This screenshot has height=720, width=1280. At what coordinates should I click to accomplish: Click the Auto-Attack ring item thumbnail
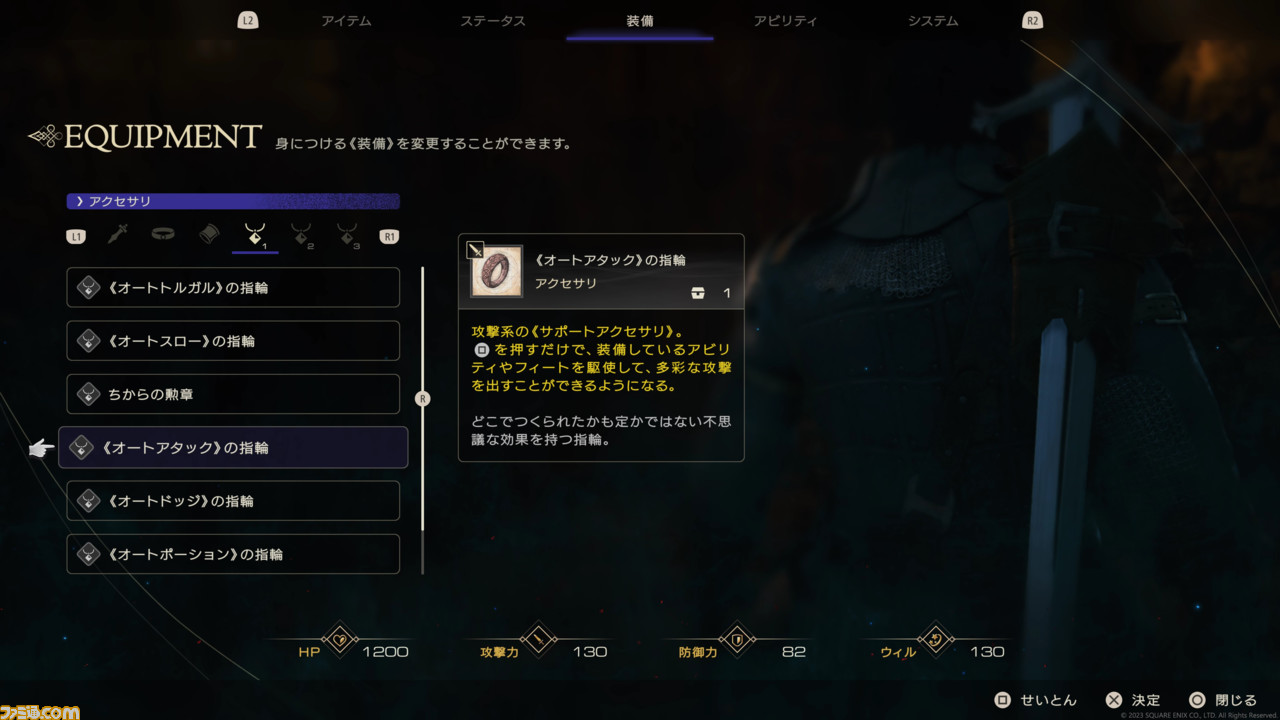point(497,271)
